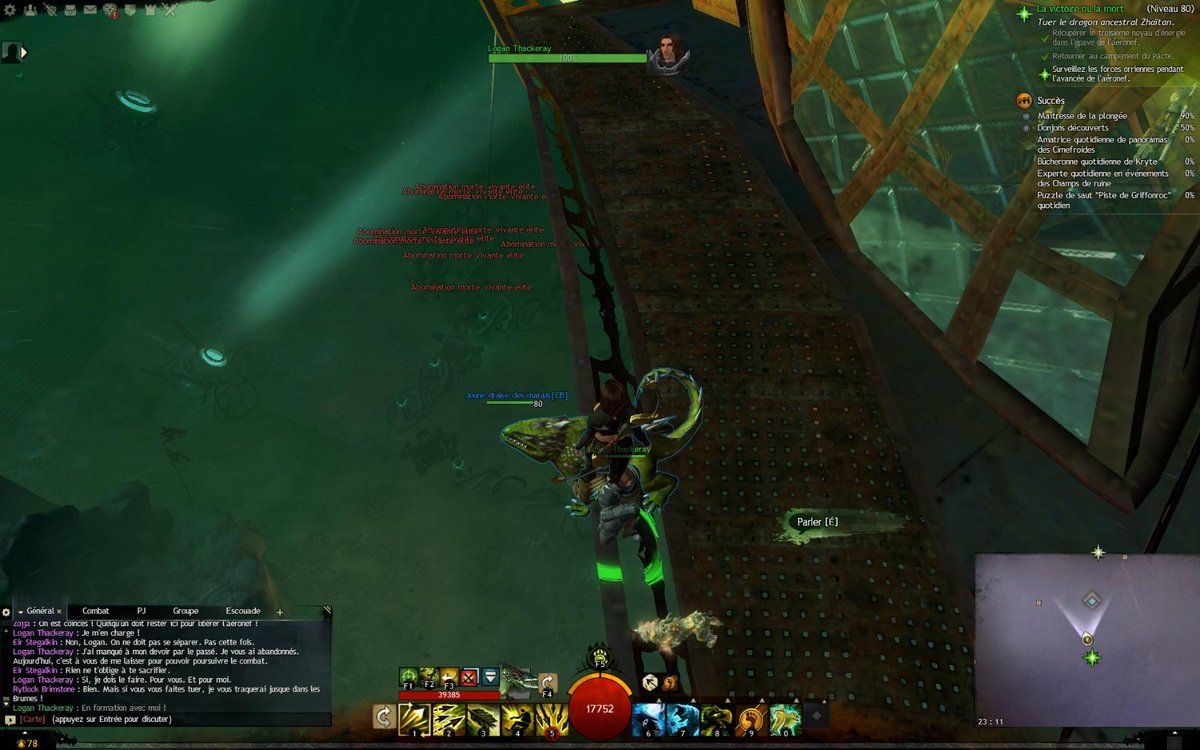
Task: Switch to the Escouade chat tab
Action: point(243,610)
